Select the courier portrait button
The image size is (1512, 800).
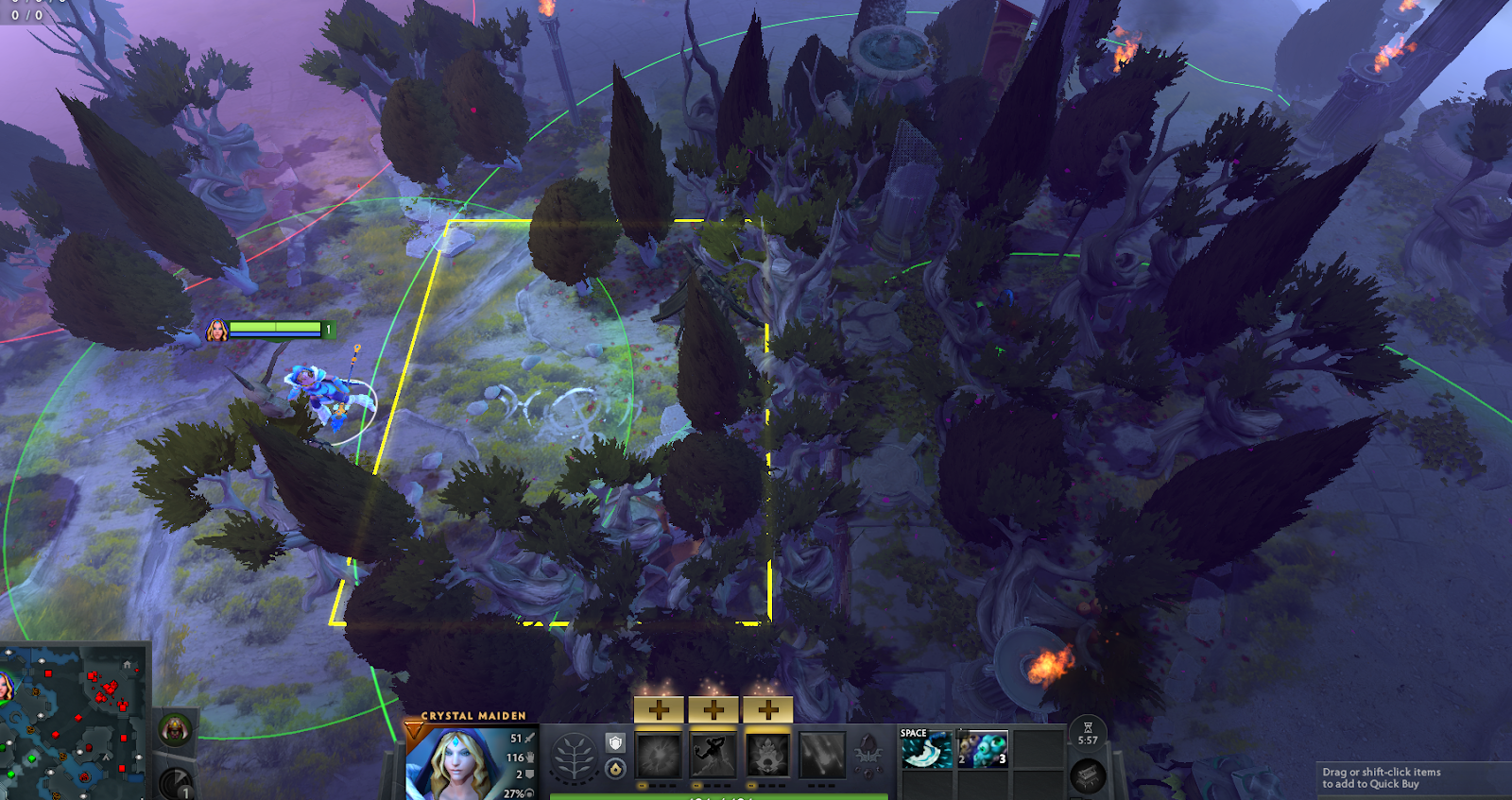(x=175, y=729)
